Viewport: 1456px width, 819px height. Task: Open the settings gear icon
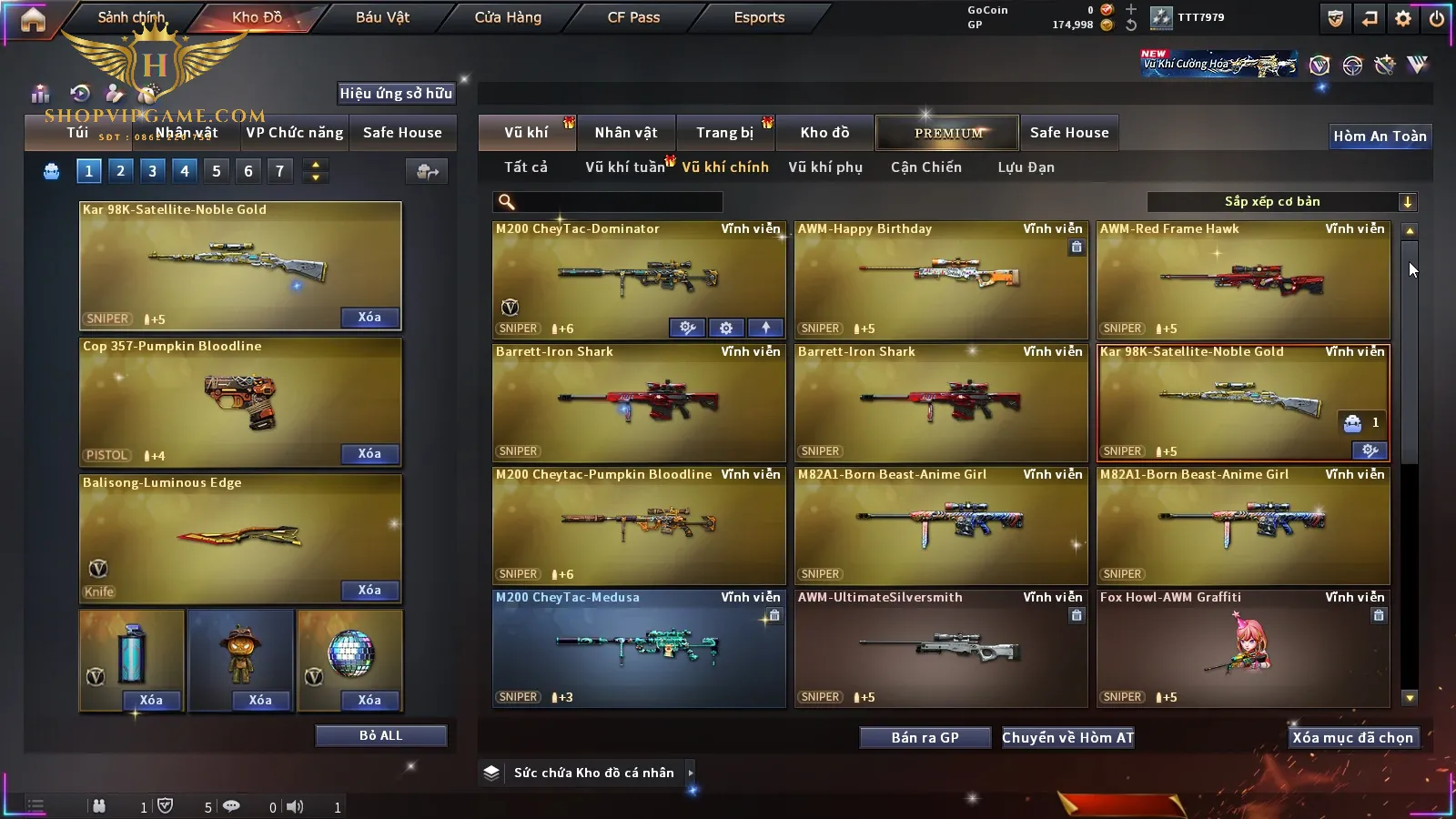pyautogui.click(x=1403, y=18)
